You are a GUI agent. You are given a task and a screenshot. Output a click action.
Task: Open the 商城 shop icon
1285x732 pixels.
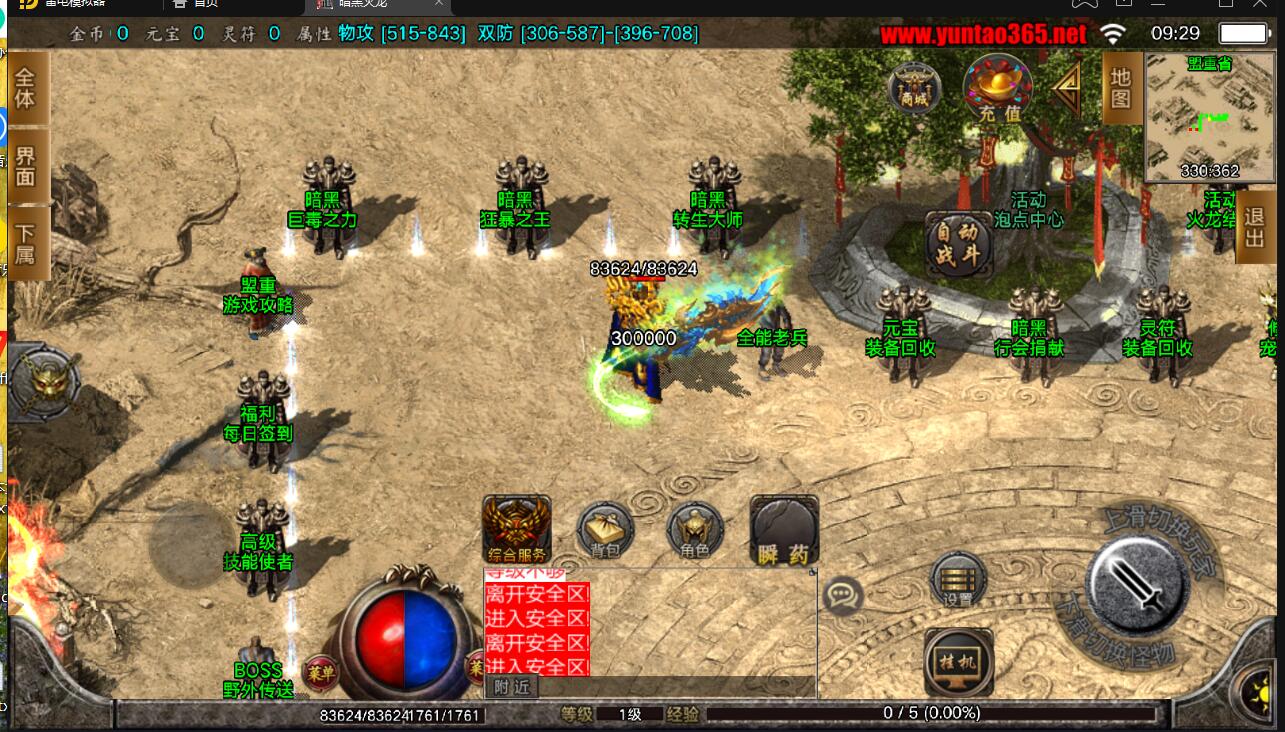(x=915, y=88)
